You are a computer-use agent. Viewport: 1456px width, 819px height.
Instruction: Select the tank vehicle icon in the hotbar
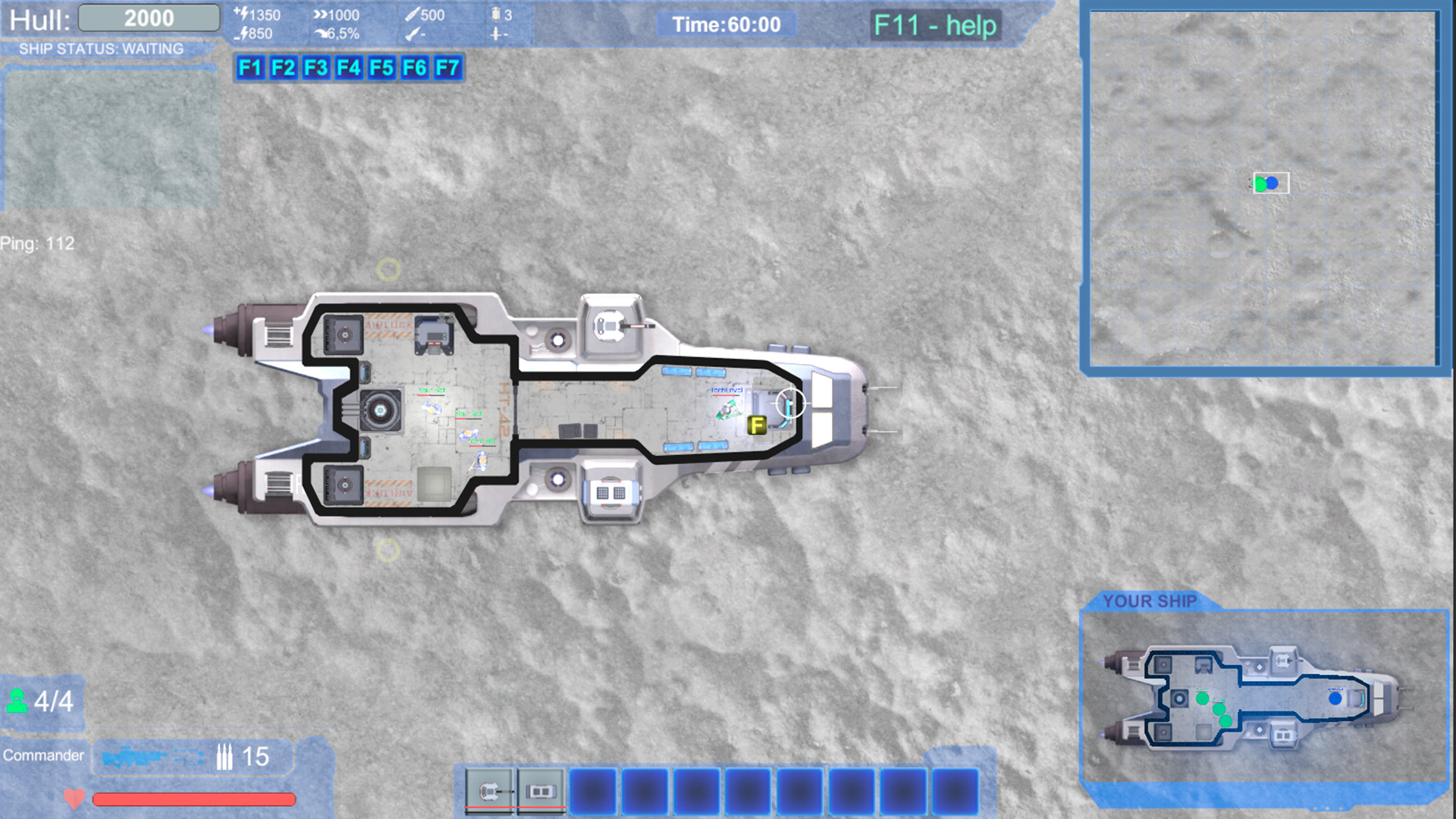coord(490,791)
